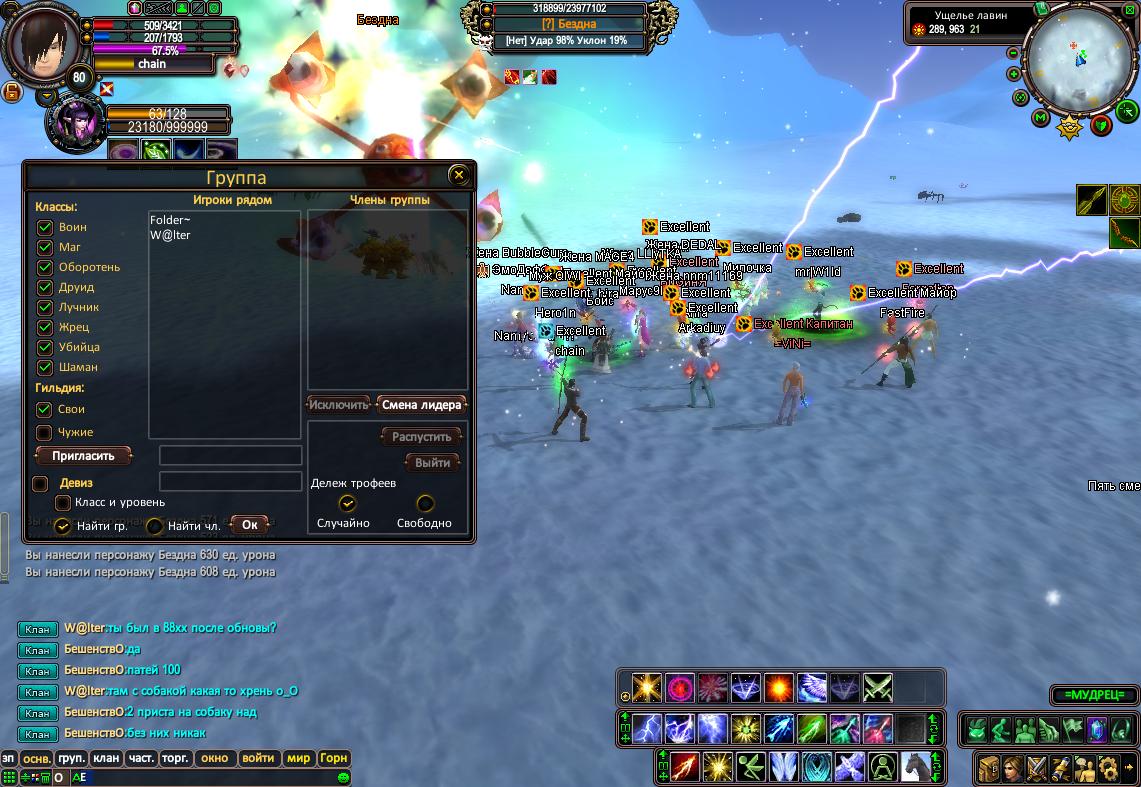Toggle the Воин class checkbox

[45, 227]
